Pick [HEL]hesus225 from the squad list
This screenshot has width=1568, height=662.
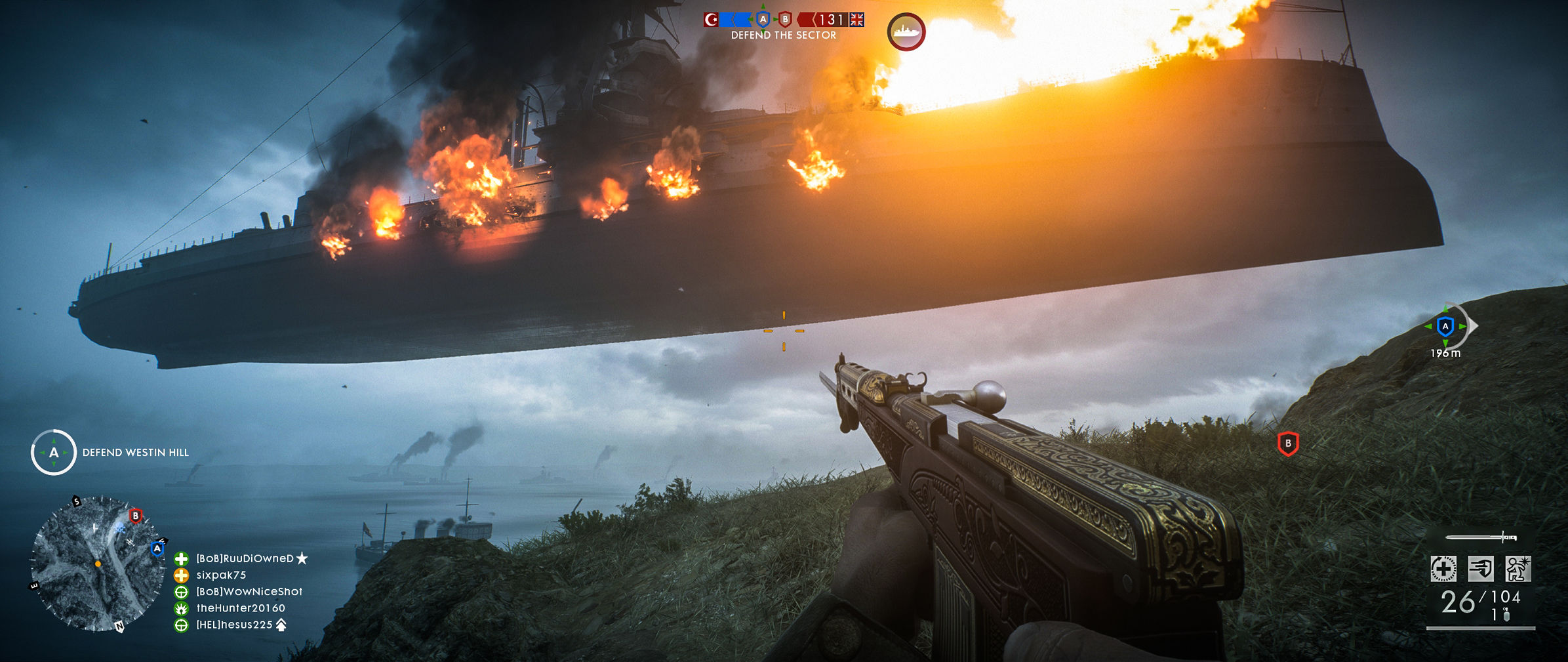pyautogui.click(x=234, y=625)
